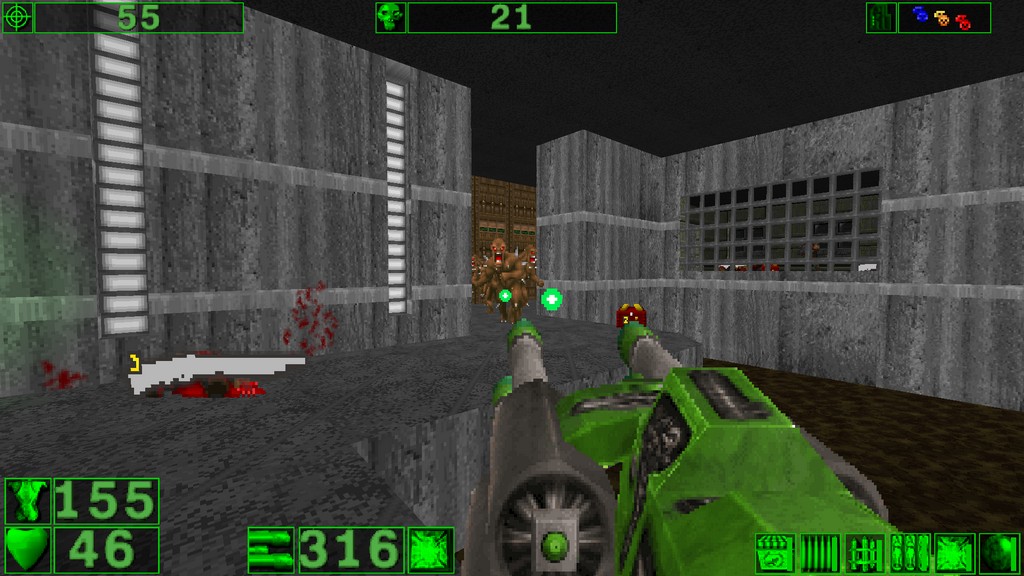
Task: Click the collected skull keys panel
Action: [x=943, y=17]
